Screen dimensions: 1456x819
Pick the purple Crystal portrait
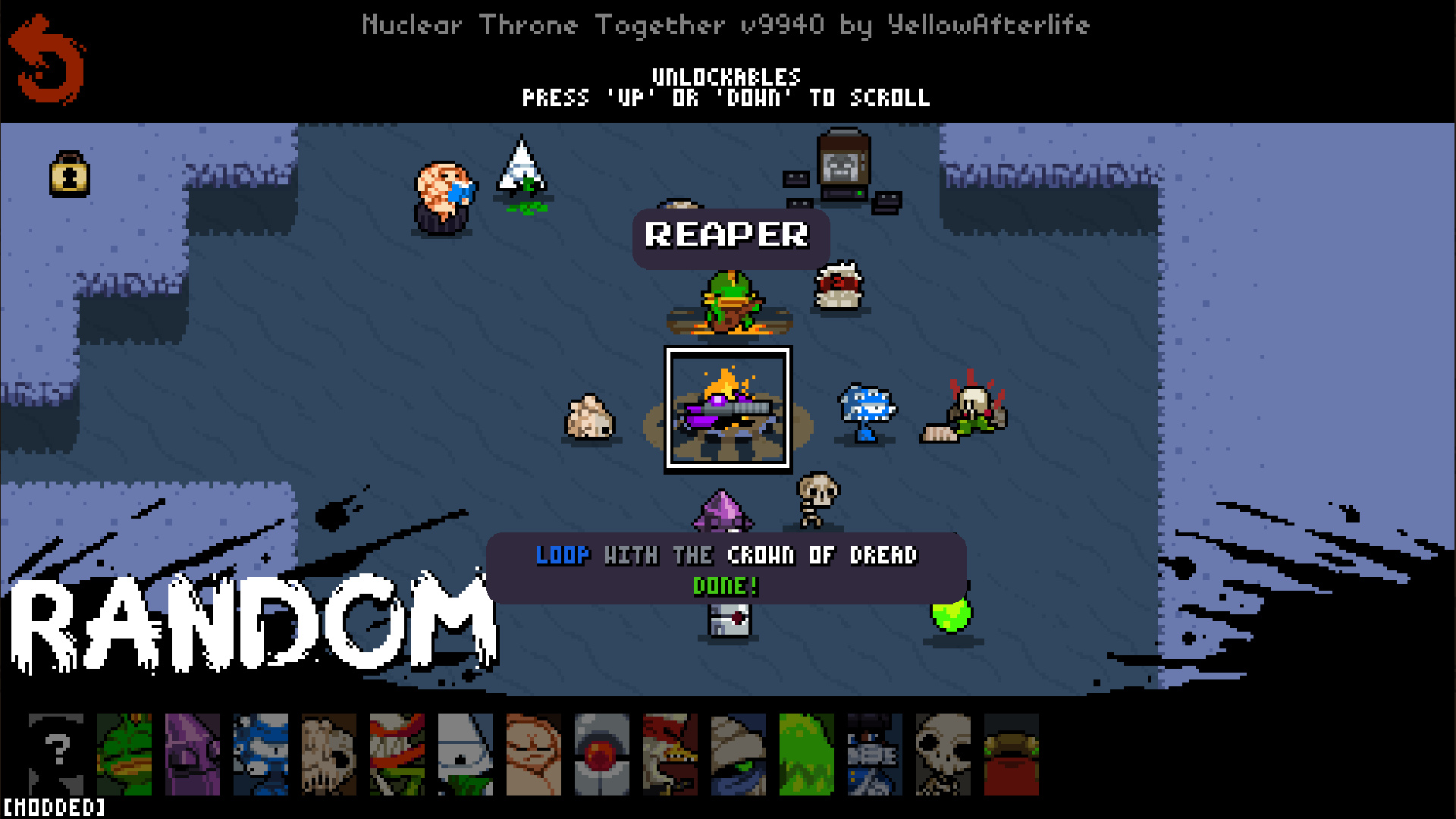193,754
